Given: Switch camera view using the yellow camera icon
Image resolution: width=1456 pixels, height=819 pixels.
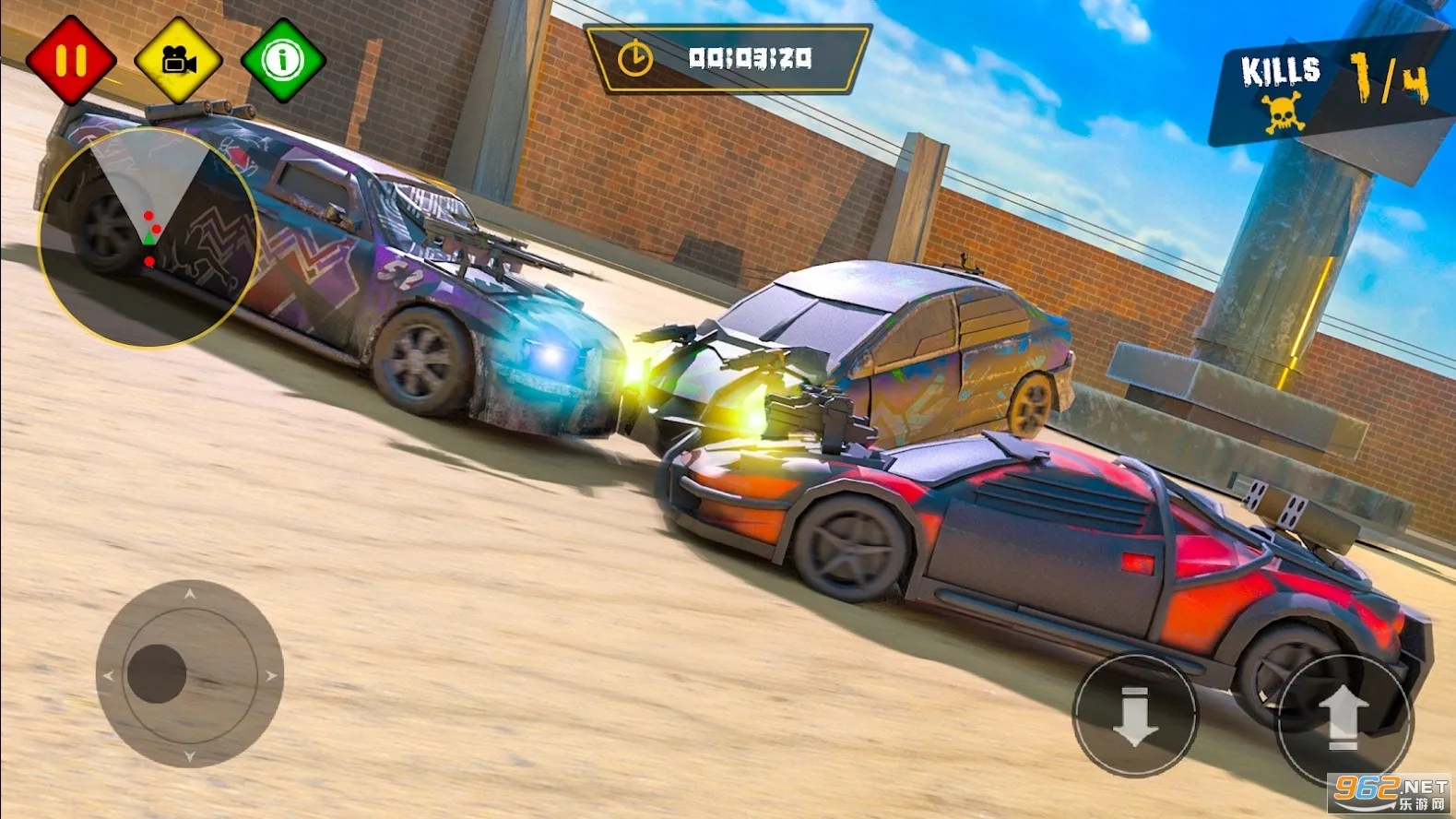Looking at the screenshot, I should (179, 60).
